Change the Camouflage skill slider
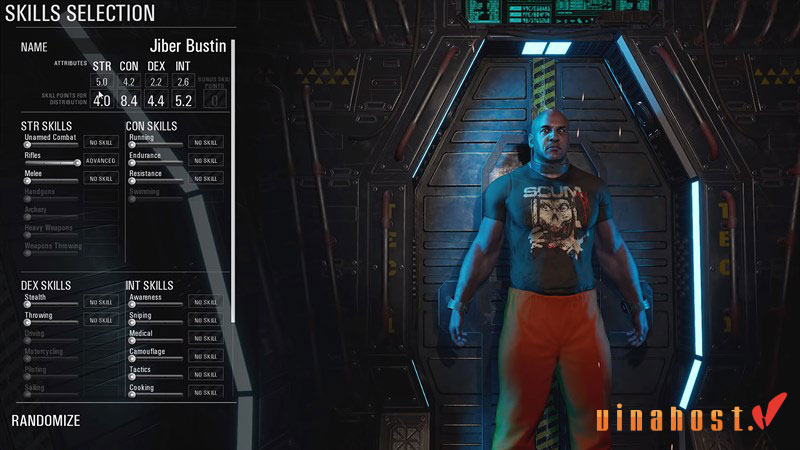The width and height of the screenshot is (800, 450). 155,358
